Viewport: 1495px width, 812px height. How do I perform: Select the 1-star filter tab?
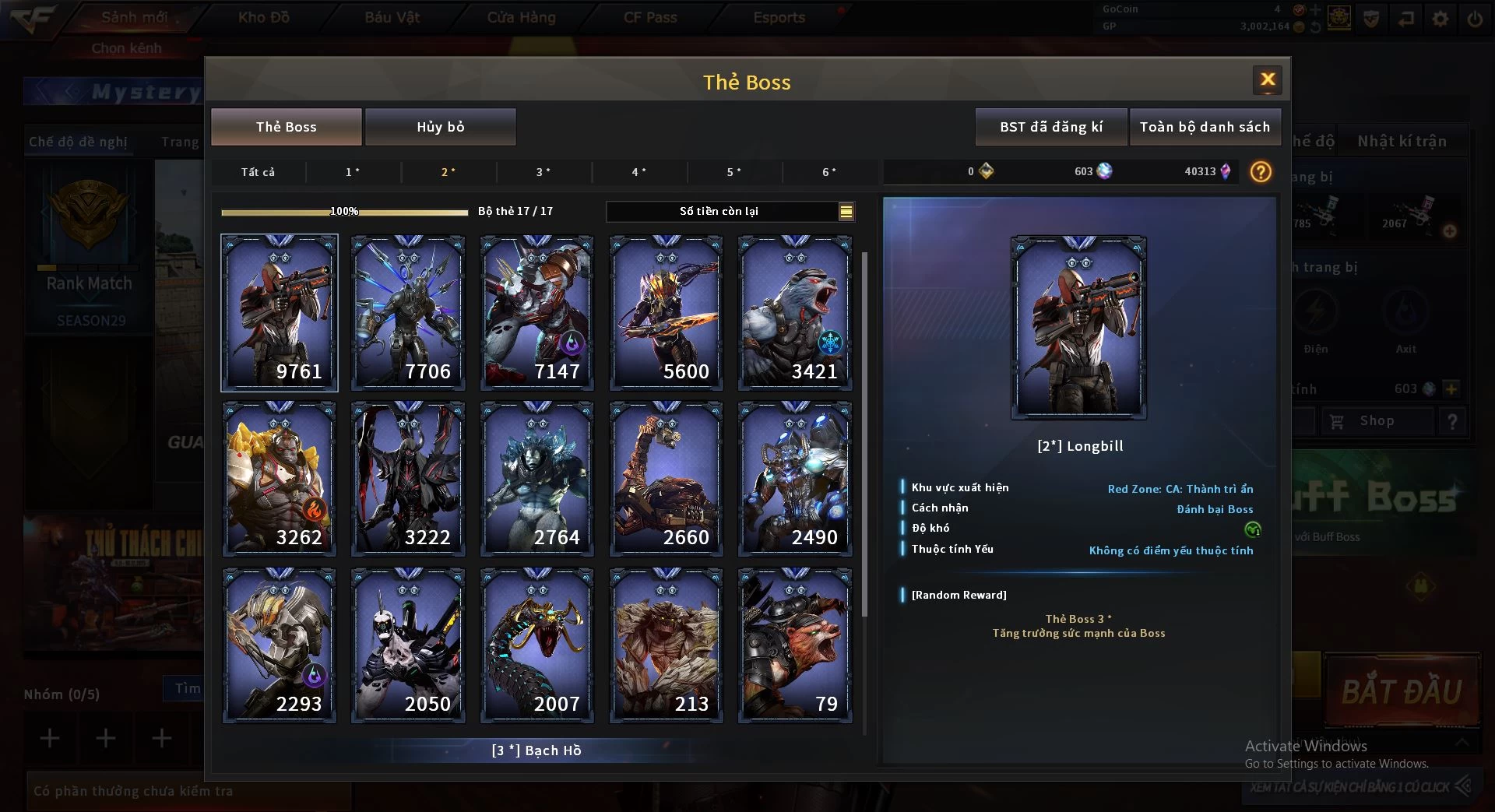pyautogui.click(x=353, y=172)
